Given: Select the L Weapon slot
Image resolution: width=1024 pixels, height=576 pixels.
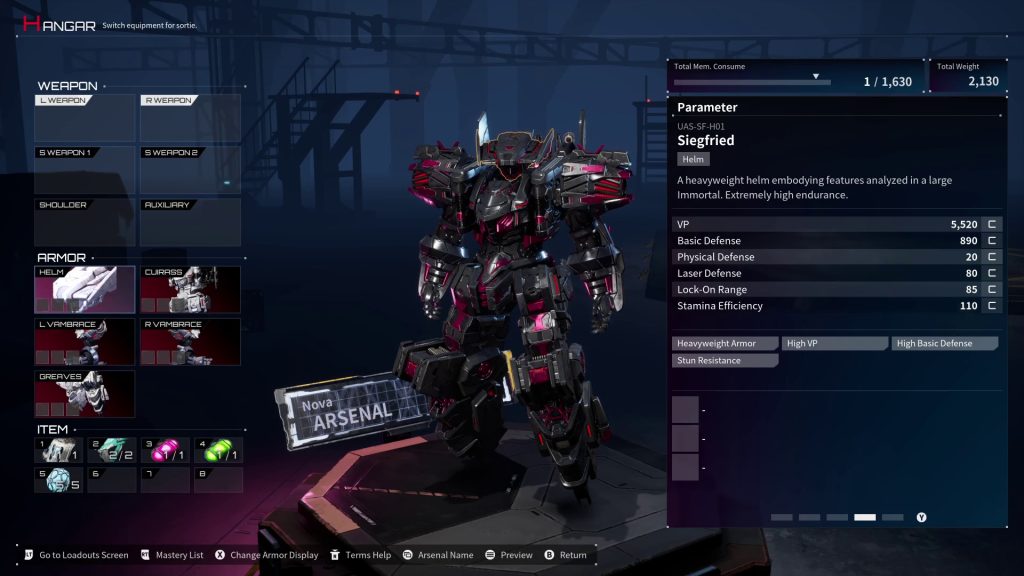Looking at the screenshot, I should tap(85, 118).
